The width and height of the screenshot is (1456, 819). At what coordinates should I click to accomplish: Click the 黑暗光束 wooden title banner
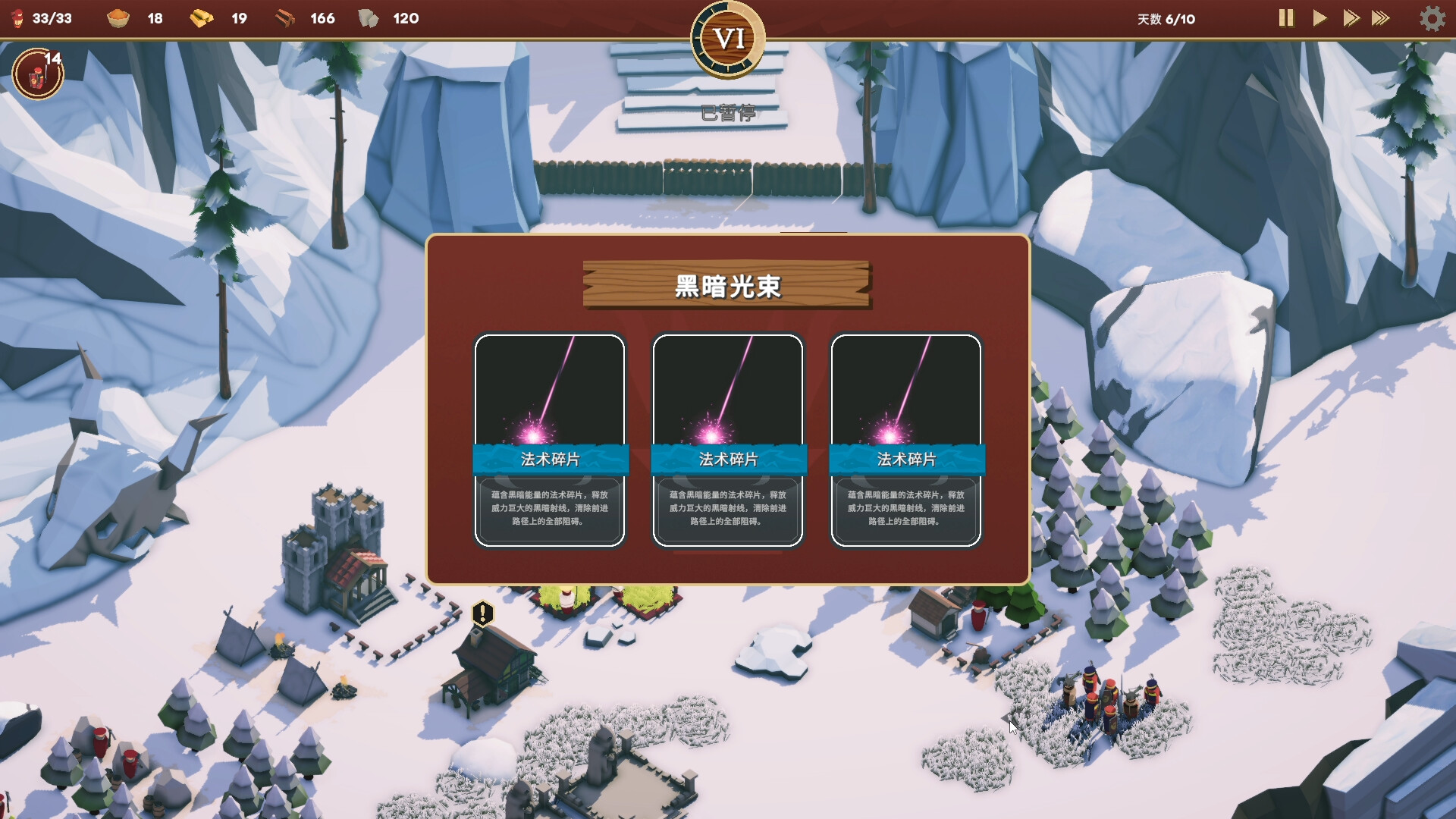[x=726, y=287]
